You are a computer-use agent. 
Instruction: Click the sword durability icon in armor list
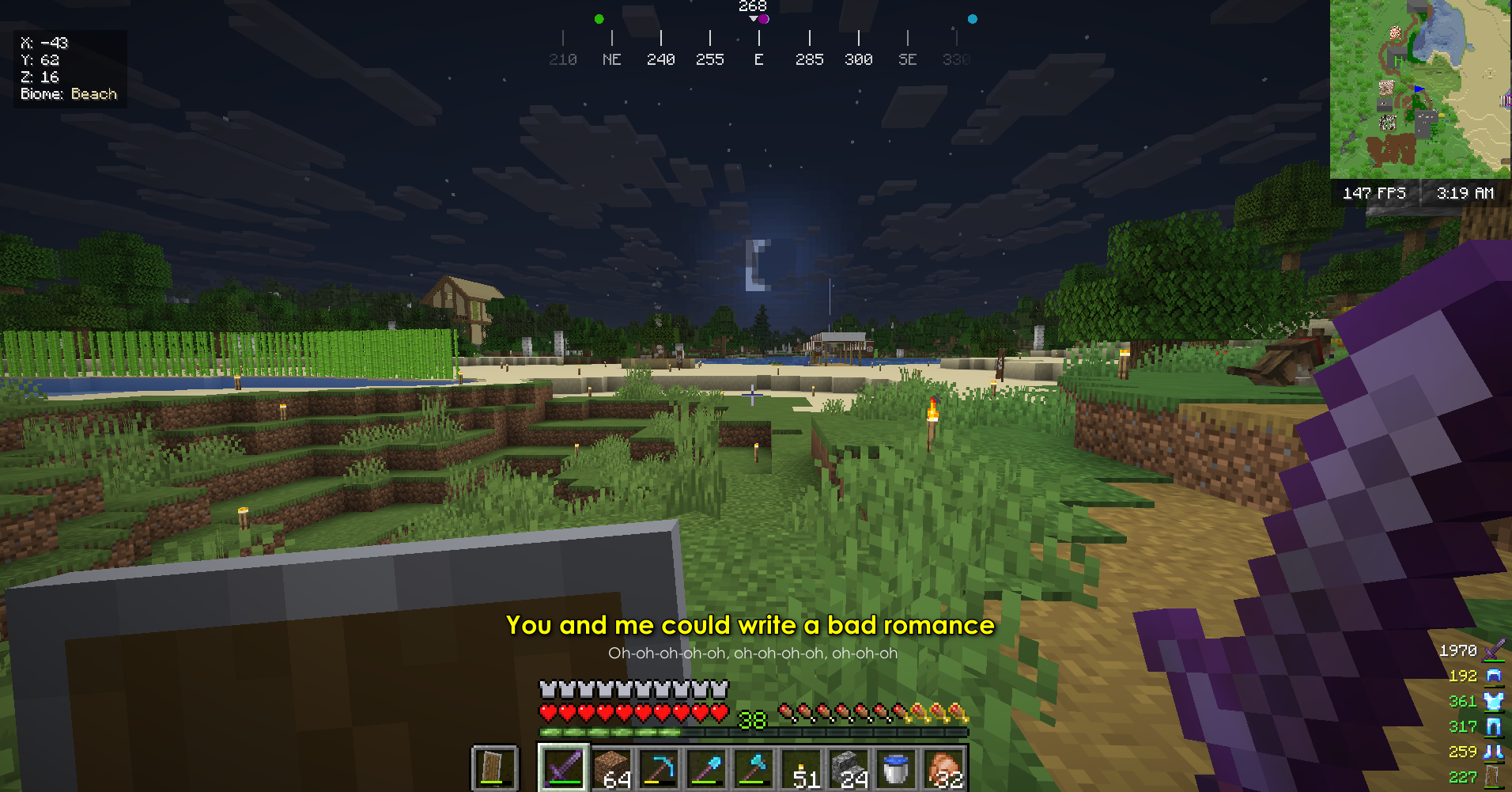(1494, 650)
